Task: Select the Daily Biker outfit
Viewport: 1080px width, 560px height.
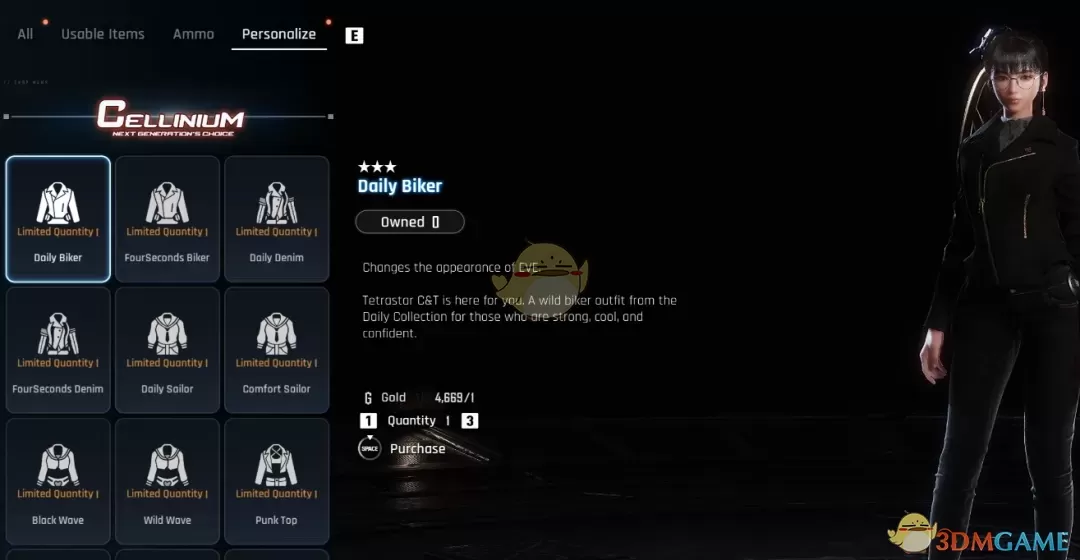Action: tap(58, 219)
